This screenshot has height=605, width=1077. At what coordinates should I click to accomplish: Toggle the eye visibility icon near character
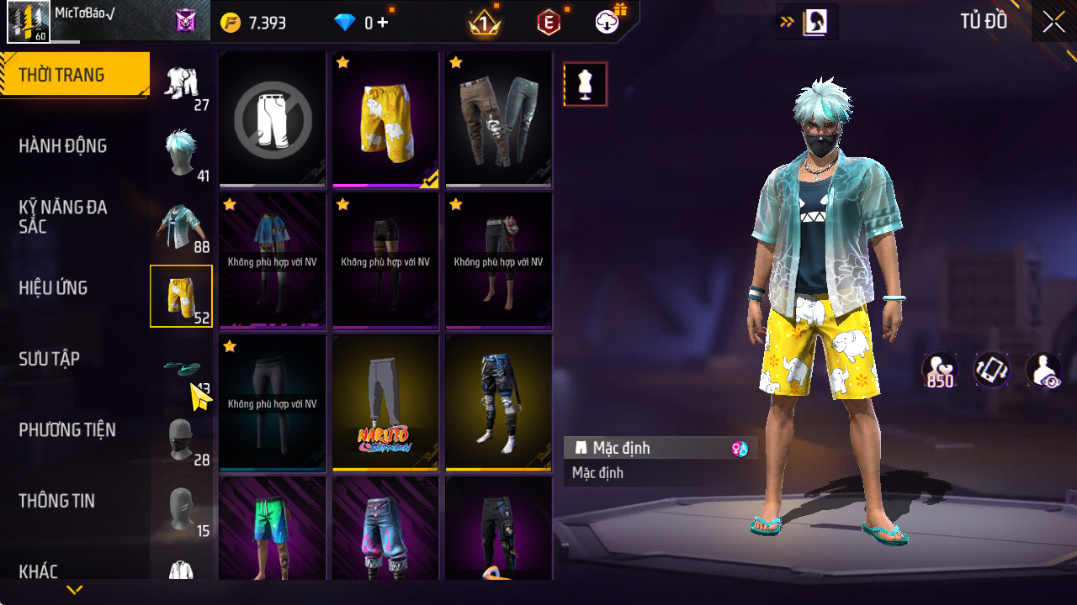(1043, 370)
